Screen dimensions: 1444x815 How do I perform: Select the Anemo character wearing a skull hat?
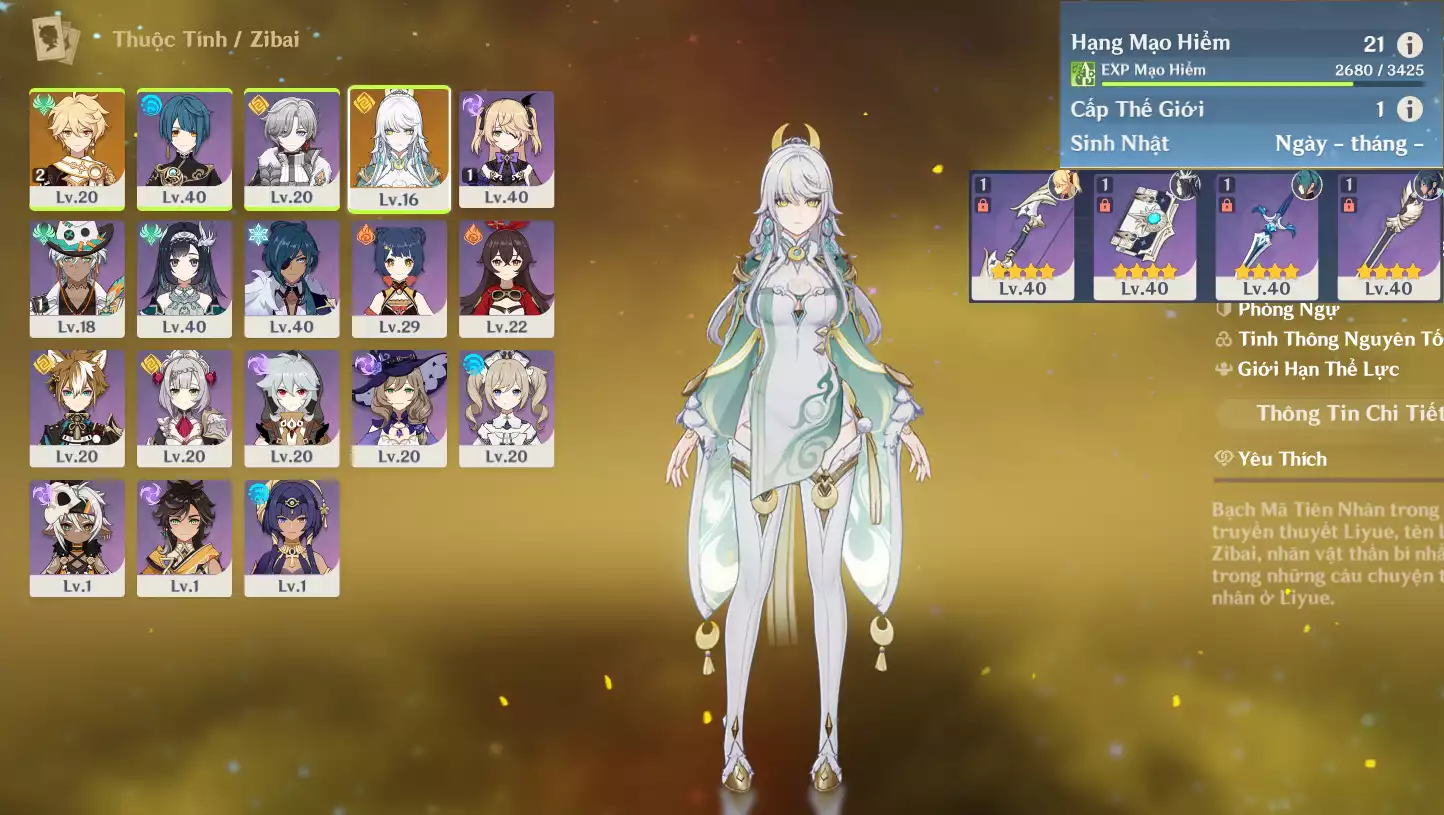pos(77,279)
